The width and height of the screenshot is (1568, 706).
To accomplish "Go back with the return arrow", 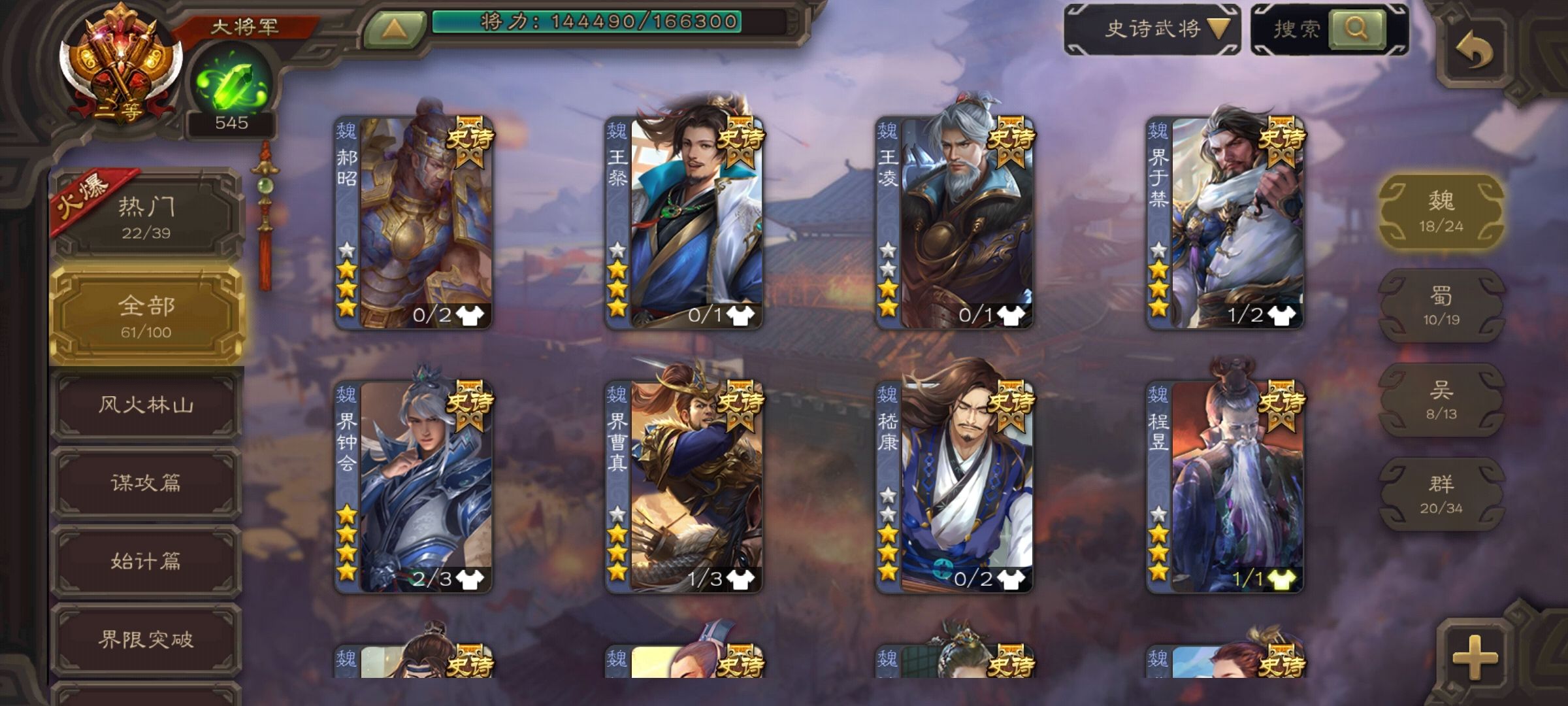I will pos(1475,50).
